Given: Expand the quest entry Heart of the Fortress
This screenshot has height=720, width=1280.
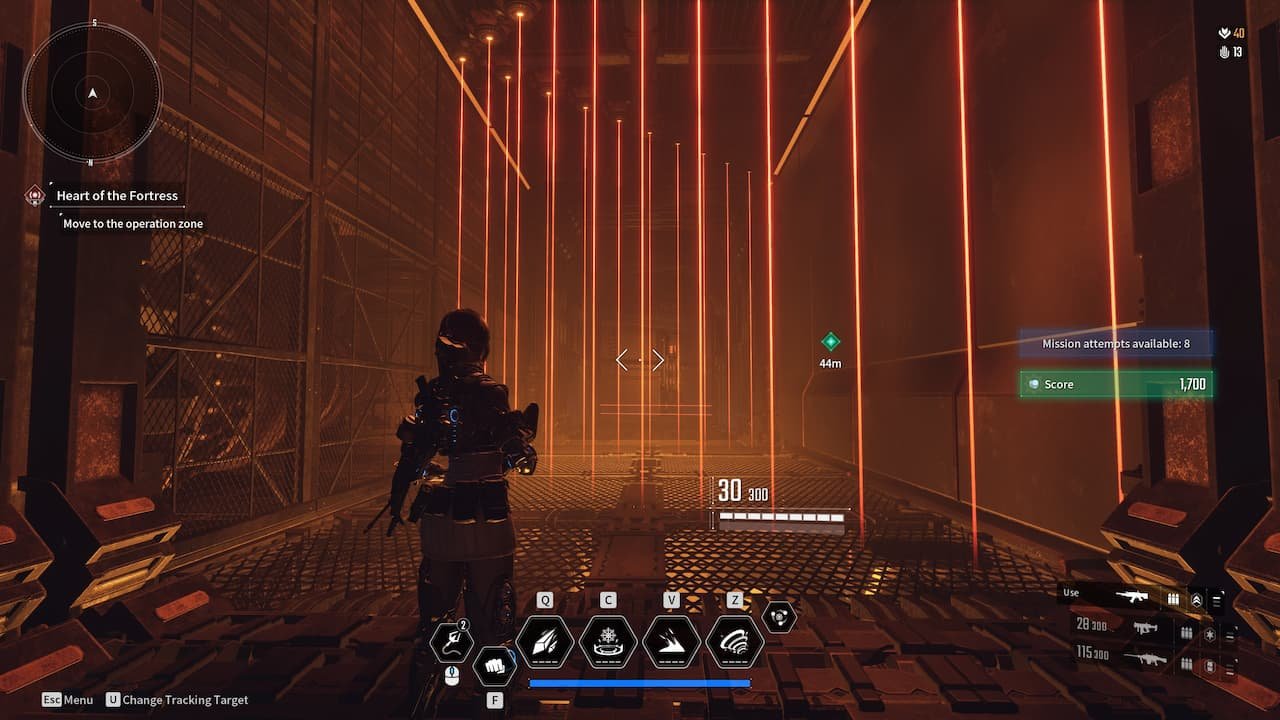Looking at the screenshot, I should 115,195.
